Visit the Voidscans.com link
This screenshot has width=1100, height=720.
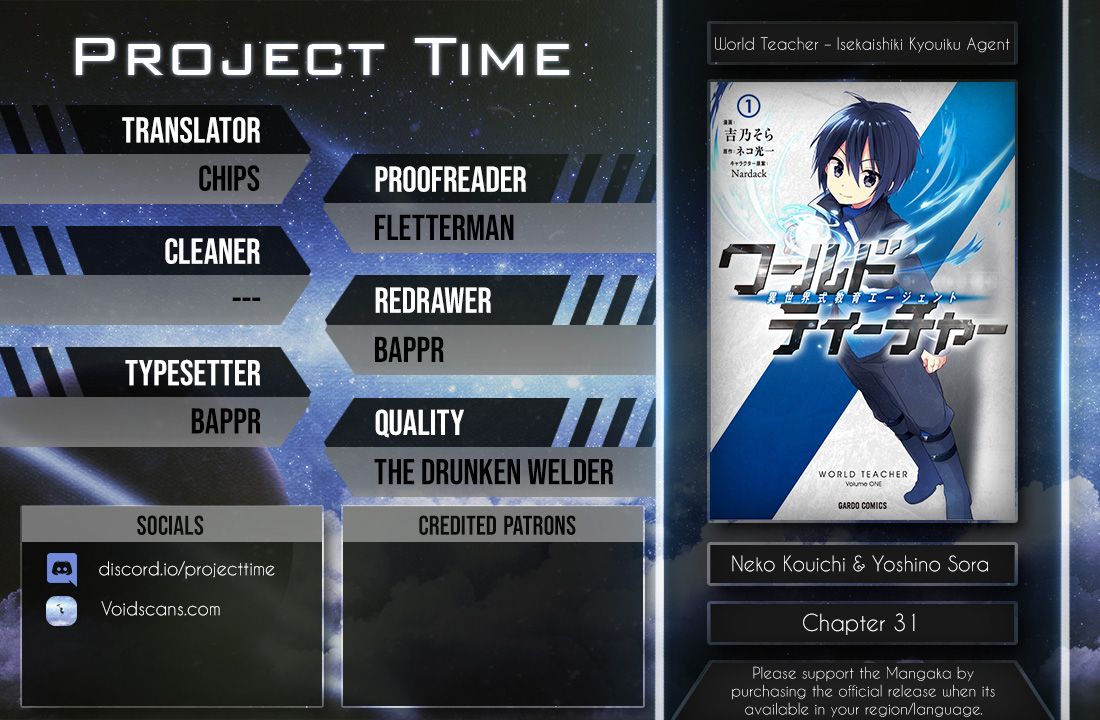[160, 609]
